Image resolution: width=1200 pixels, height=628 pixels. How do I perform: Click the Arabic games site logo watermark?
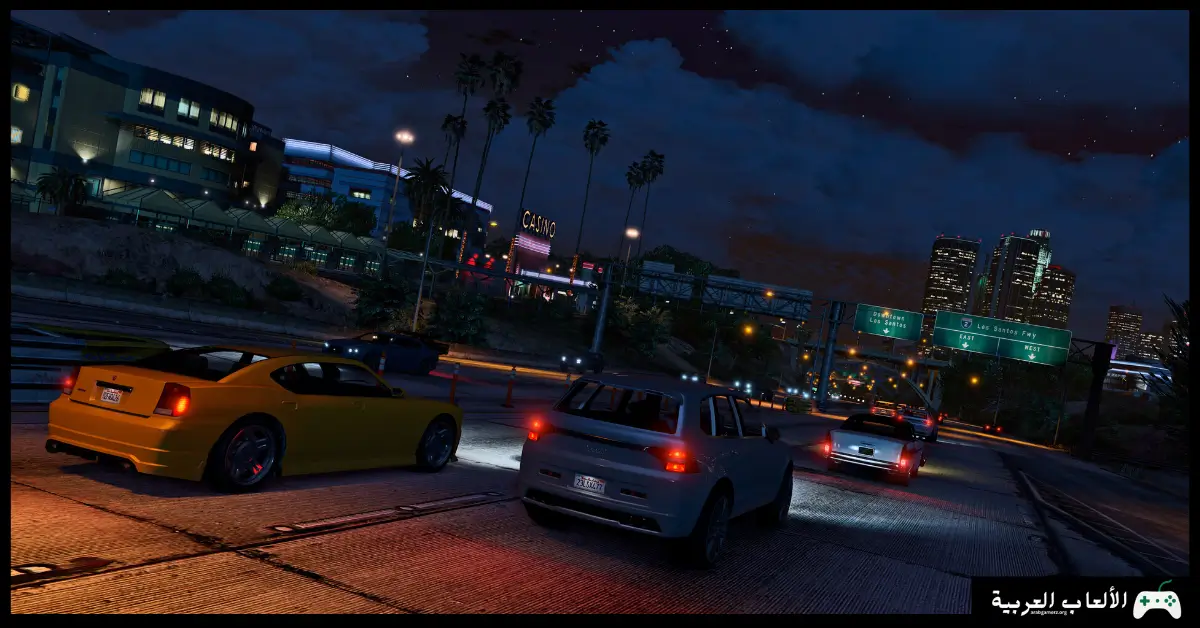1085,600
